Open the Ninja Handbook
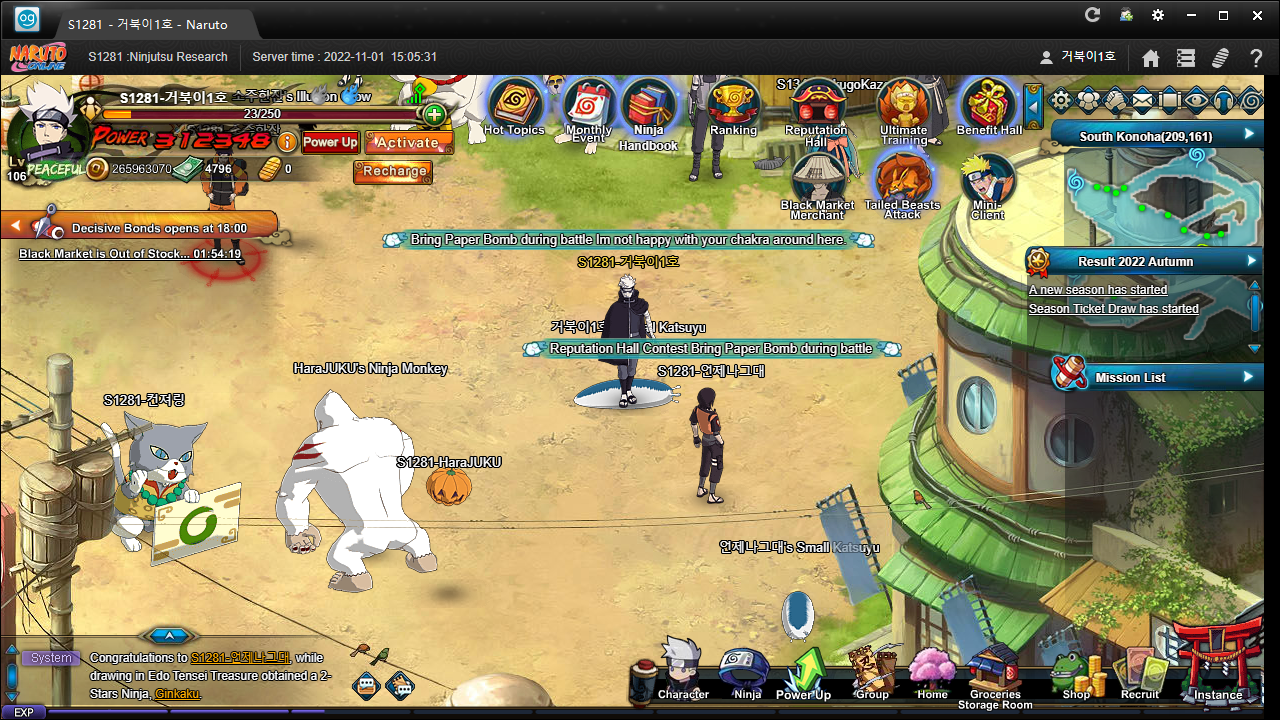Screen dimensions: 1280x720 [x=648, y=107]
